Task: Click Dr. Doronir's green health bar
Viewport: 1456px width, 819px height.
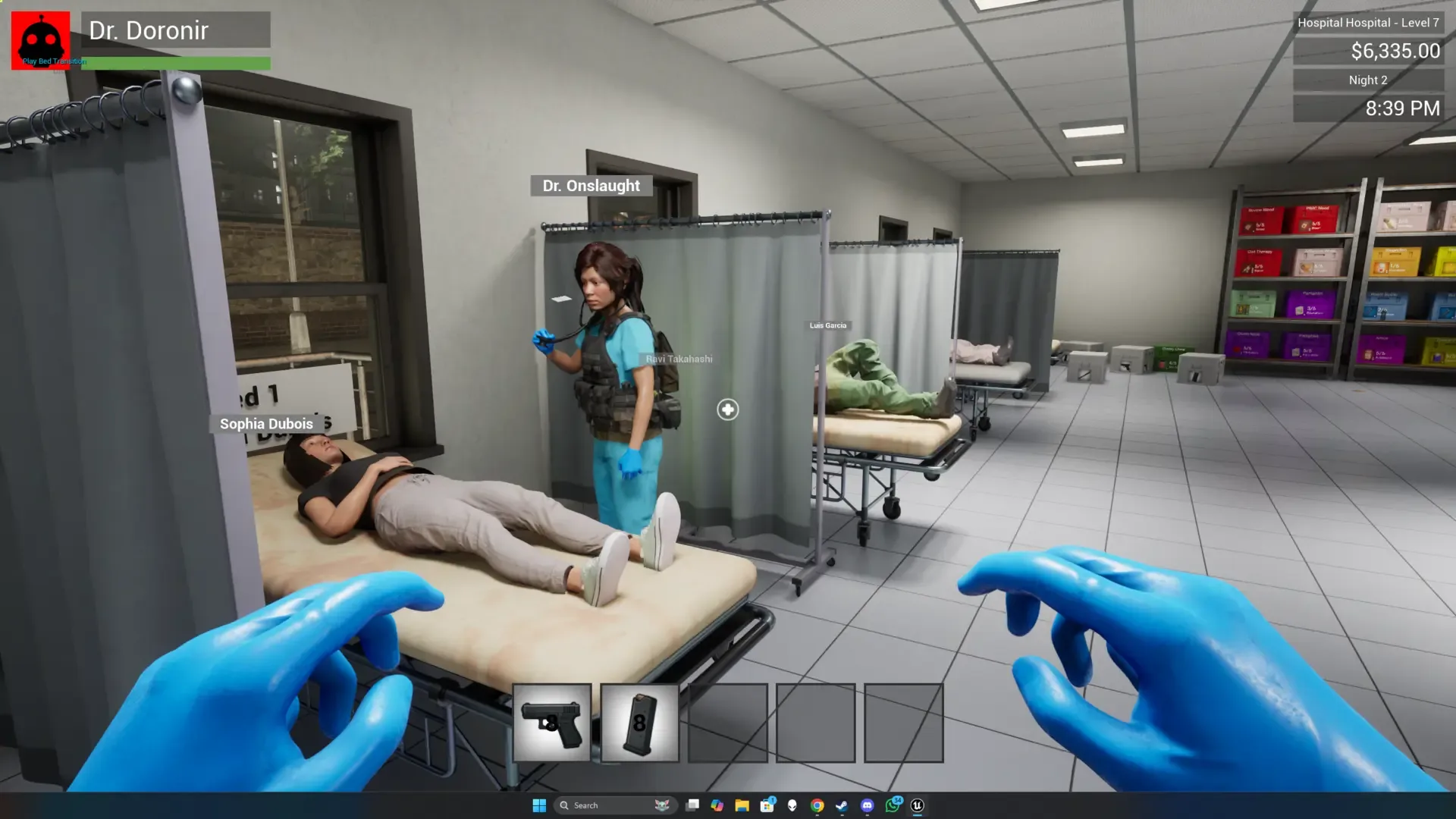Action: 174,64
